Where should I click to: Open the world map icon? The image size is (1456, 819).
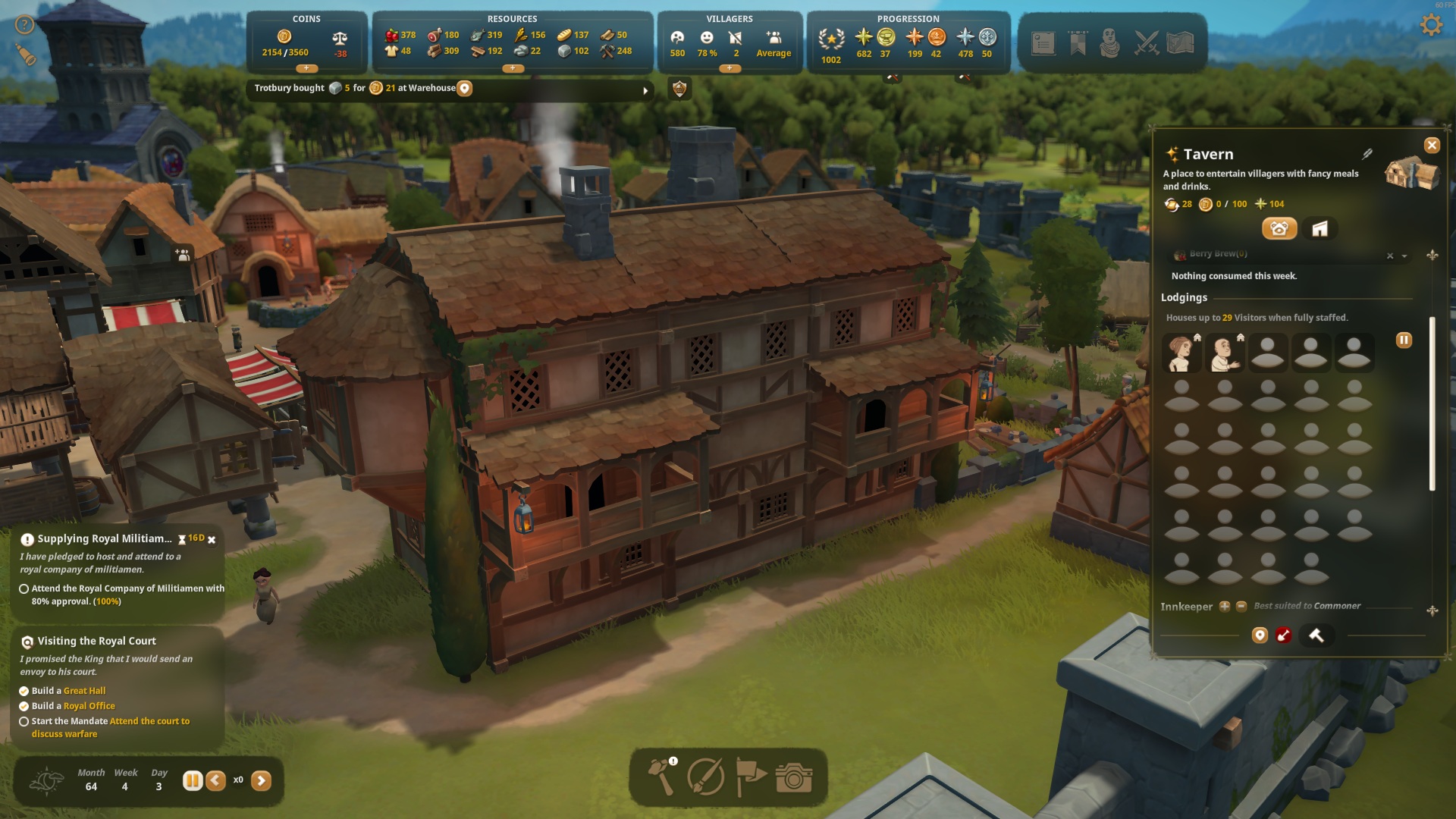click(1181, 43)
